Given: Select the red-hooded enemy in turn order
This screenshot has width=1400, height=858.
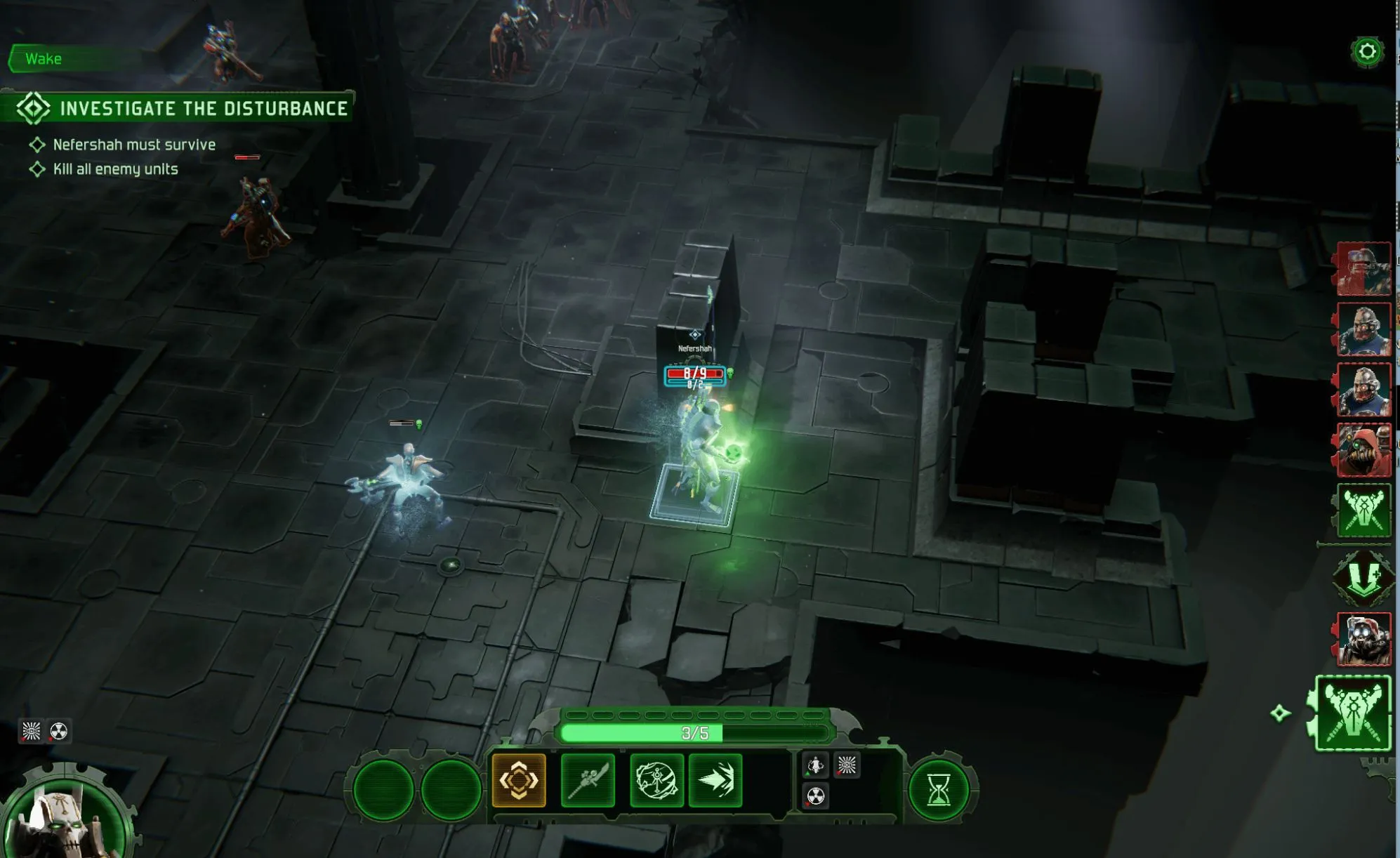Looking at the screenshot, I should click(1363, 449).
